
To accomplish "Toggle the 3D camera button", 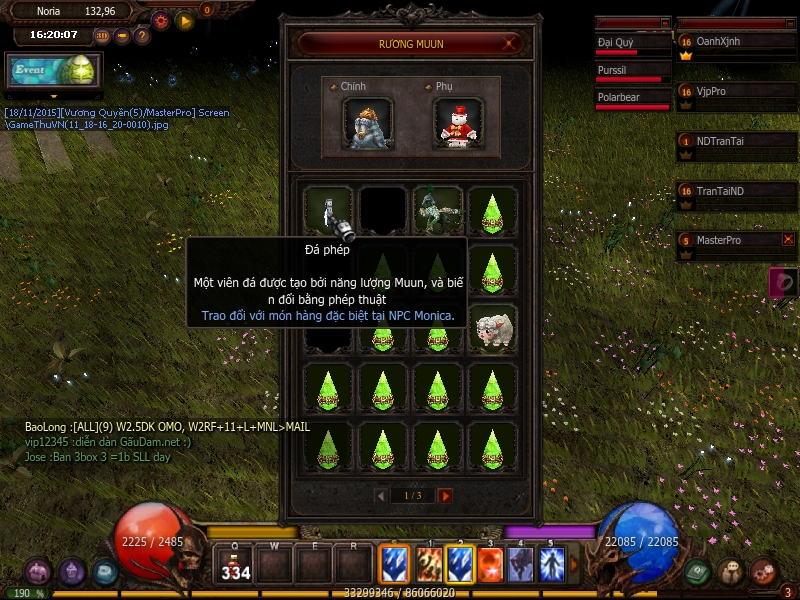I will [102, 36].
